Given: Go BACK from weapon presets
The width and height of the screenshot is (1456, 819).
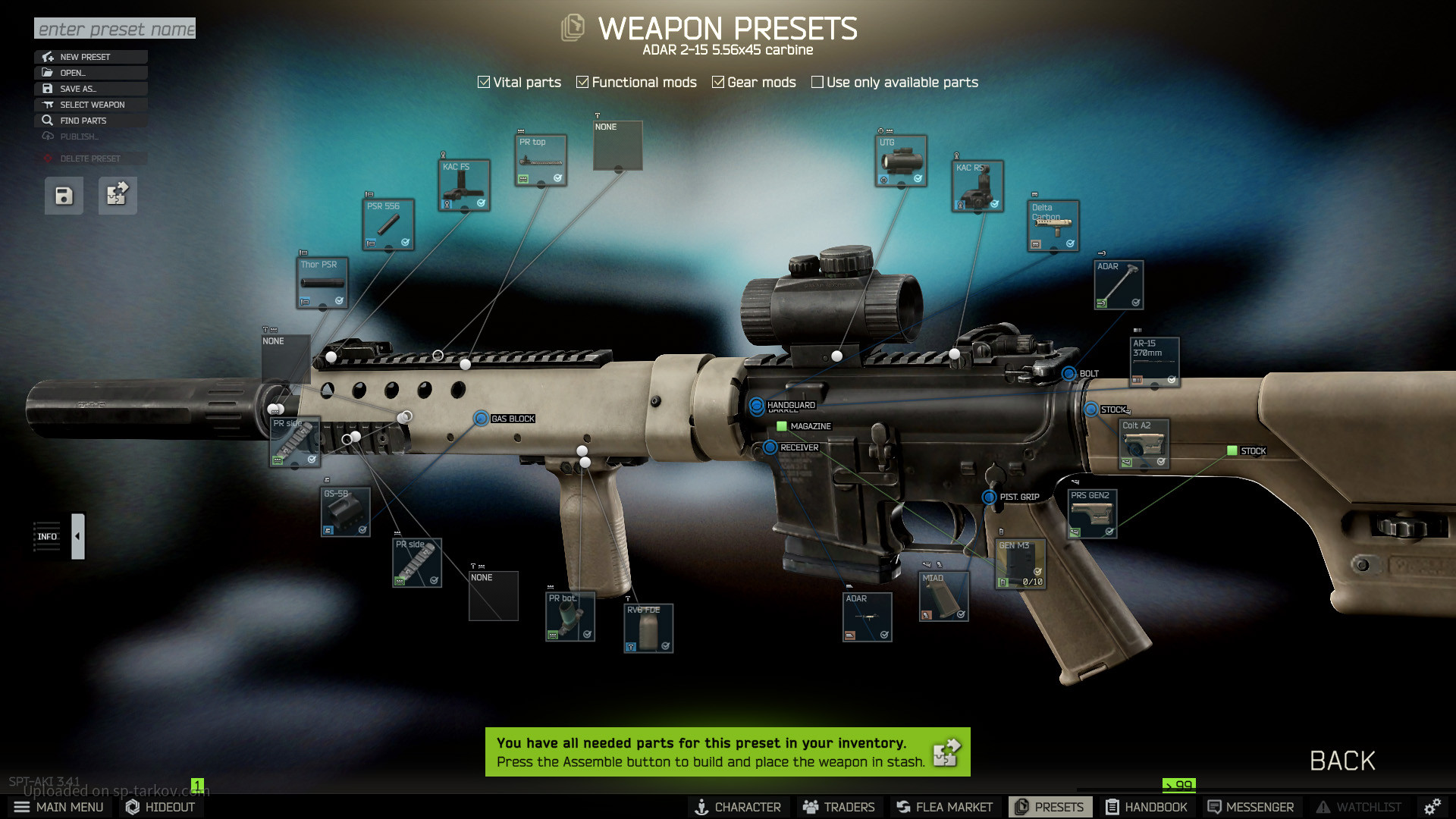Looking at the screenshot, I should [x=1342, y=761].
